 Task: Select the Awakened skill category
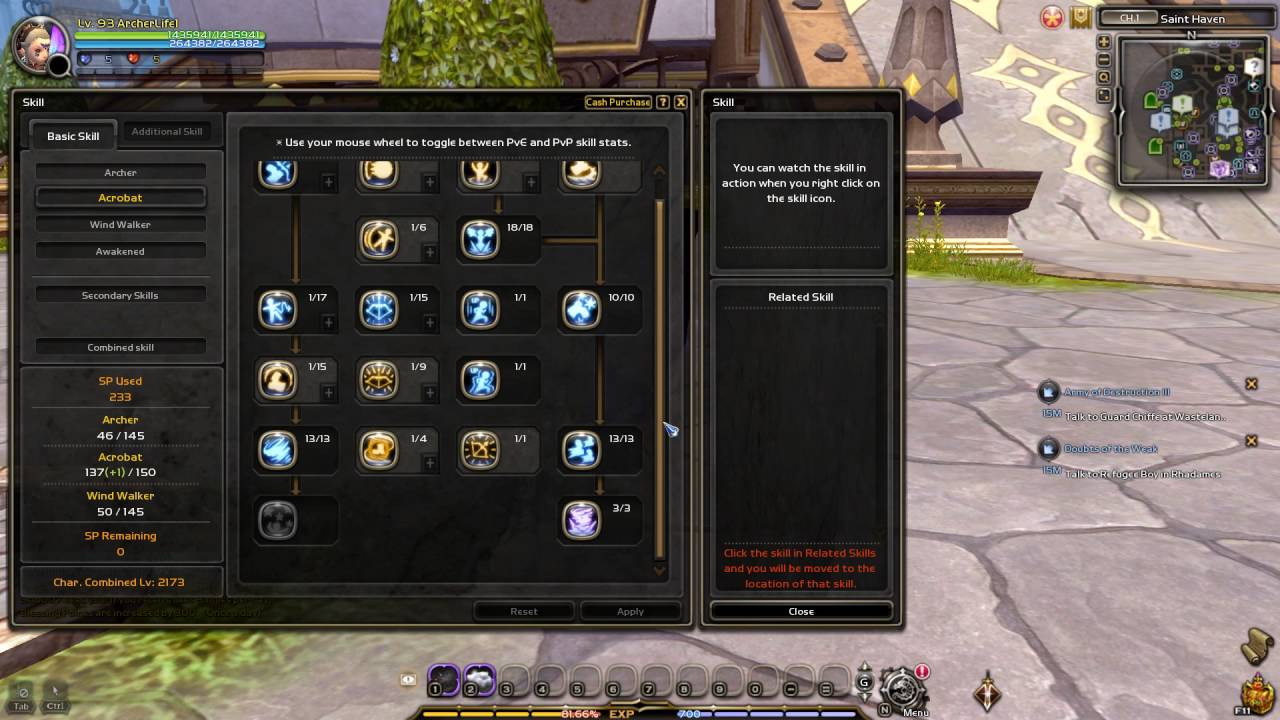[120, 252]
